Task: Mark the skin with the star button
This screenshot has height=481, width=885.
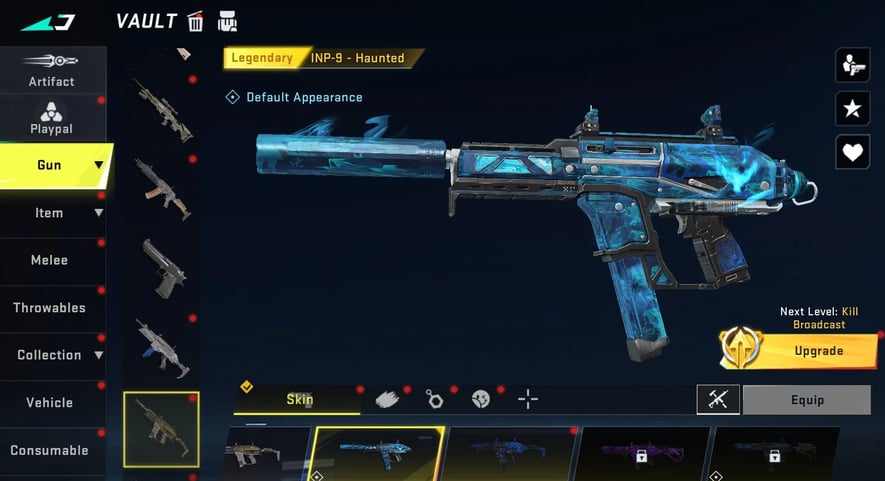Action: (852, 109)
